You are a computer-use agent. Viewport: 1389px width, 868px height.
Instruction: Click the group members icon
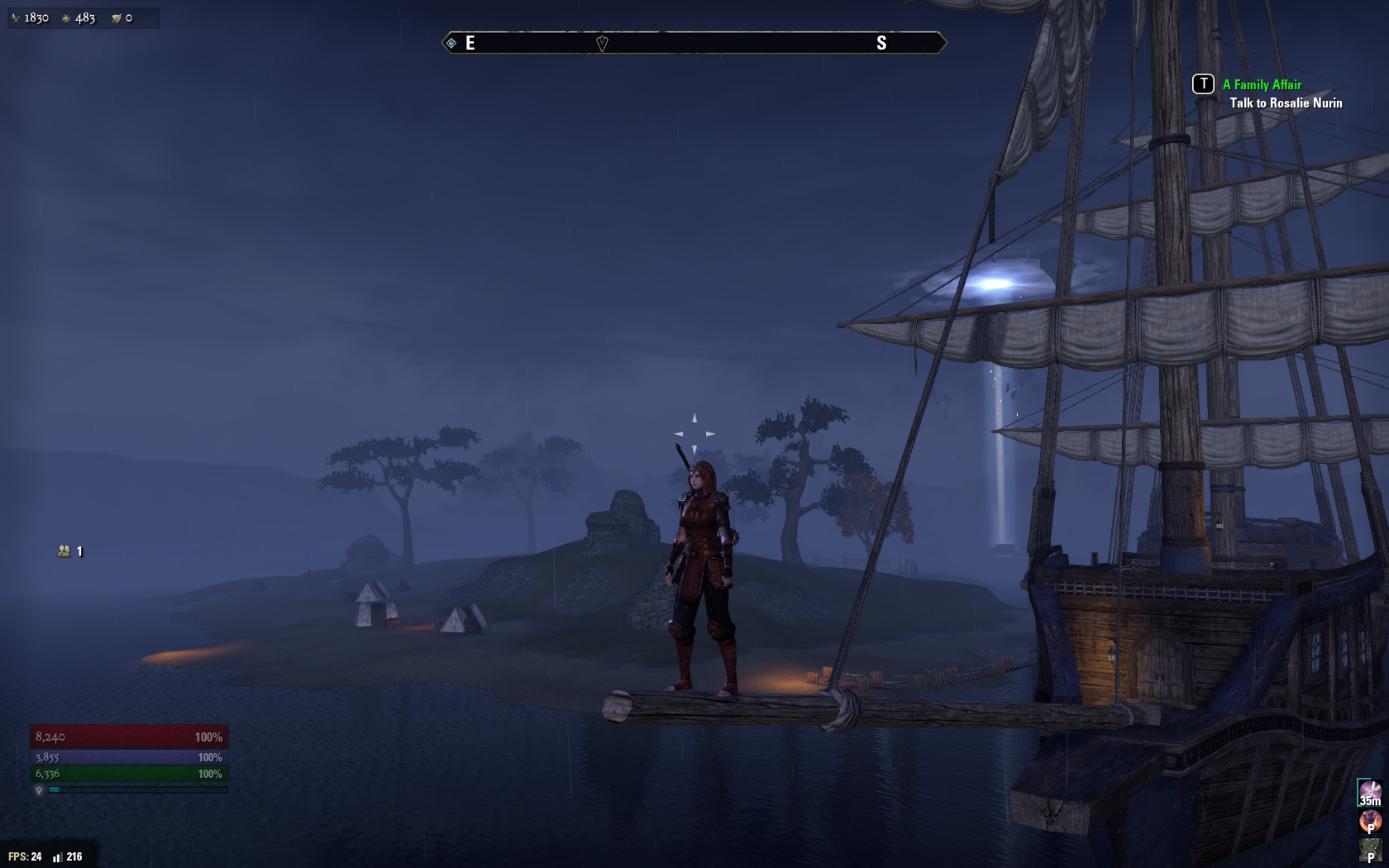coord(64,551)
